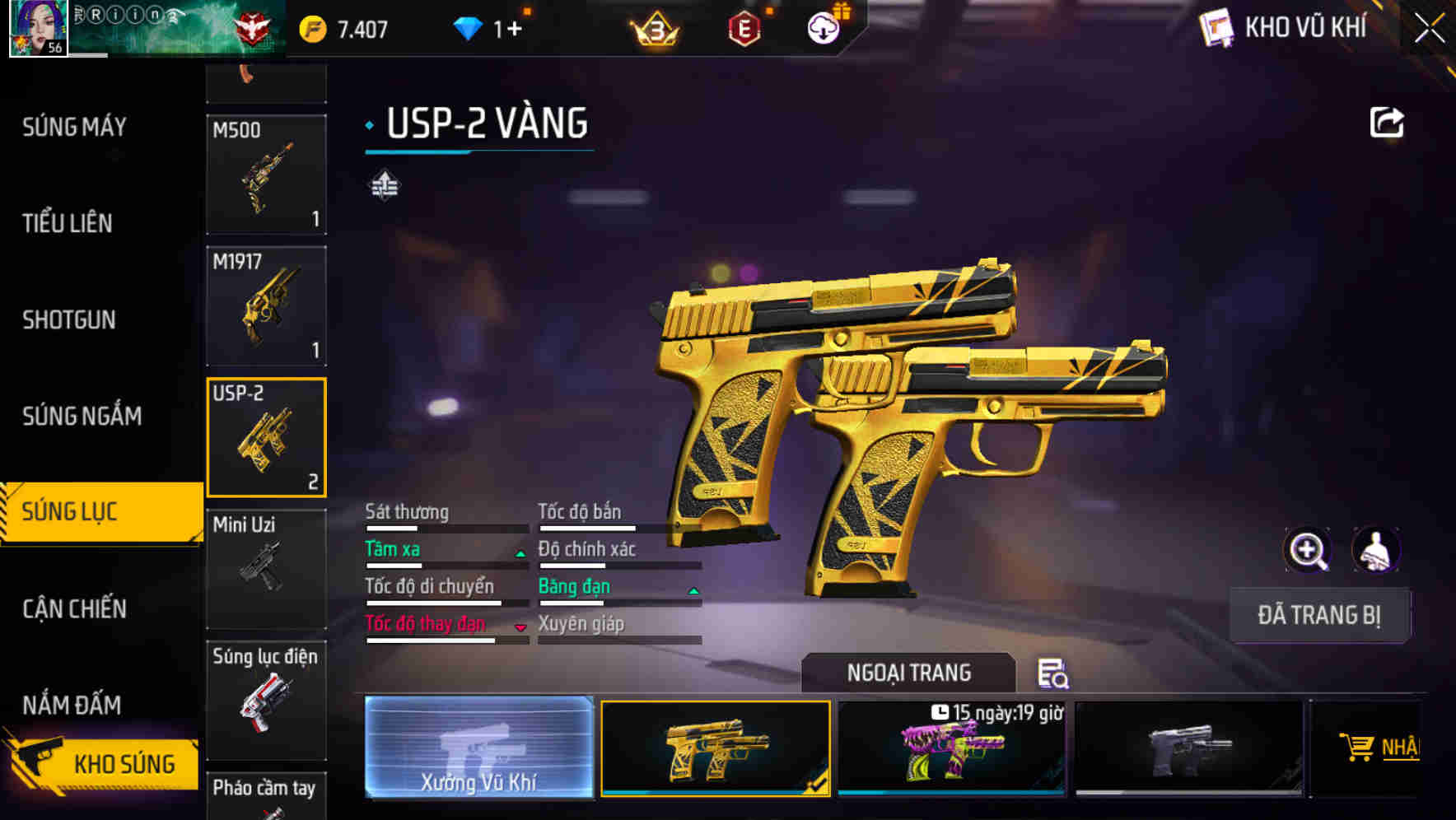The image size is (1456, 820).
Task: Open the skin inspect icon beside Ngoại Trang
Action: click(1055, 673)
